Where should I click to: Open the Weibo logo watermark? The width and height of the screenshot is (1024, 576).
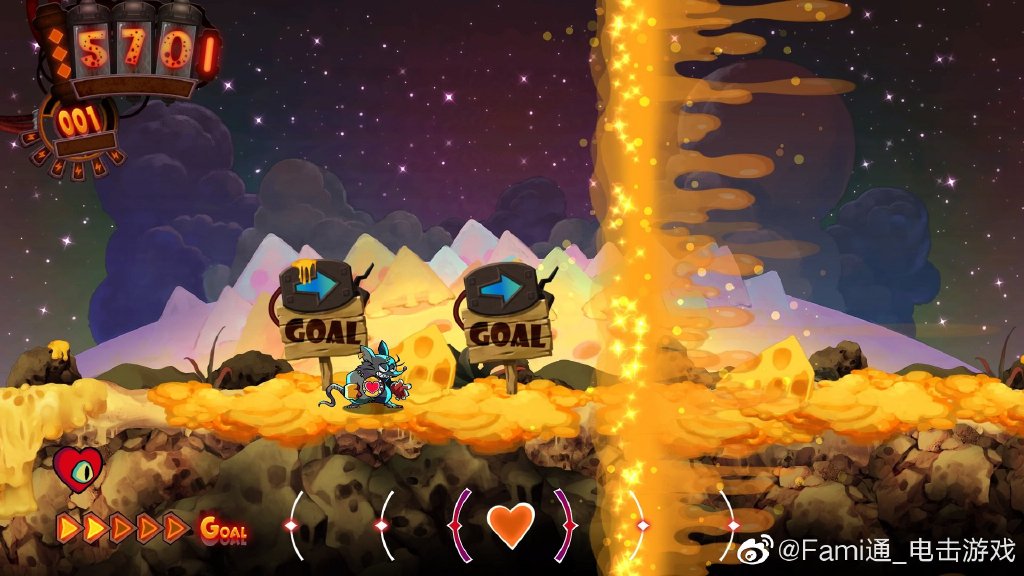pyautogui.click(x=760, y=548)
